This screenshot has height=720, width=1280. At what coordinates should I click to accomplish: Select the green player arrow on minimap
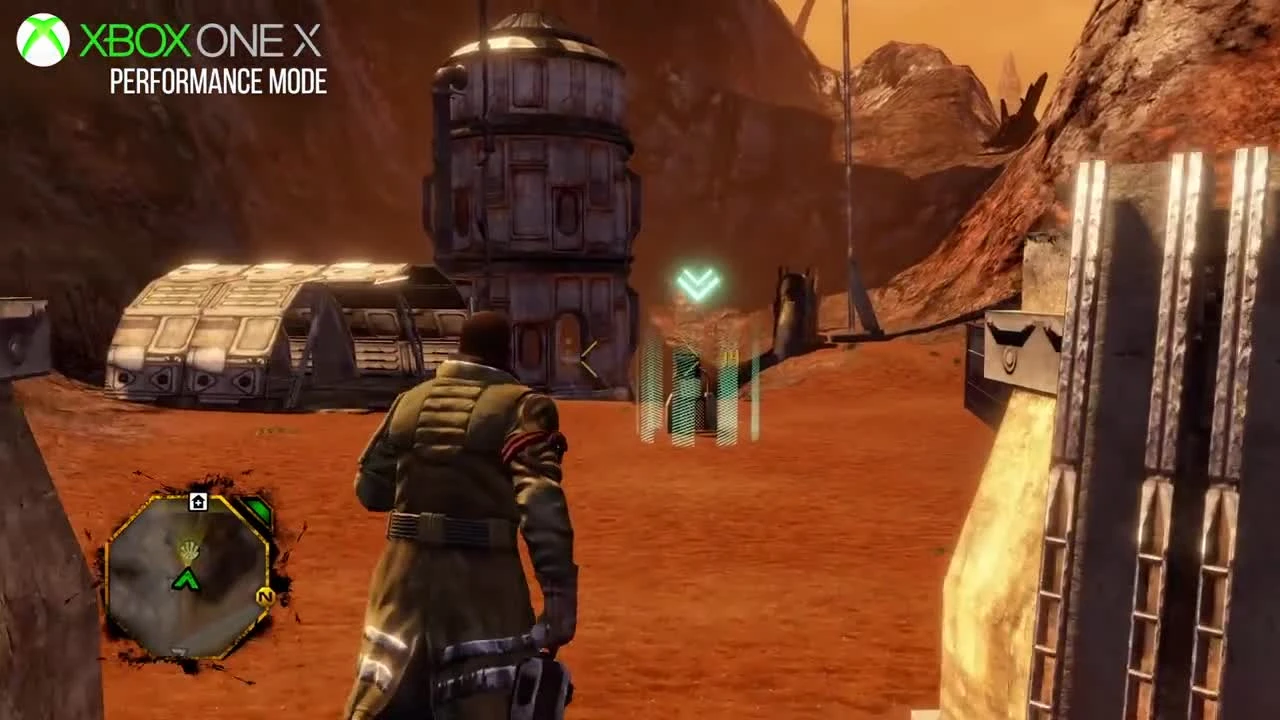click(x=188, y=580)
